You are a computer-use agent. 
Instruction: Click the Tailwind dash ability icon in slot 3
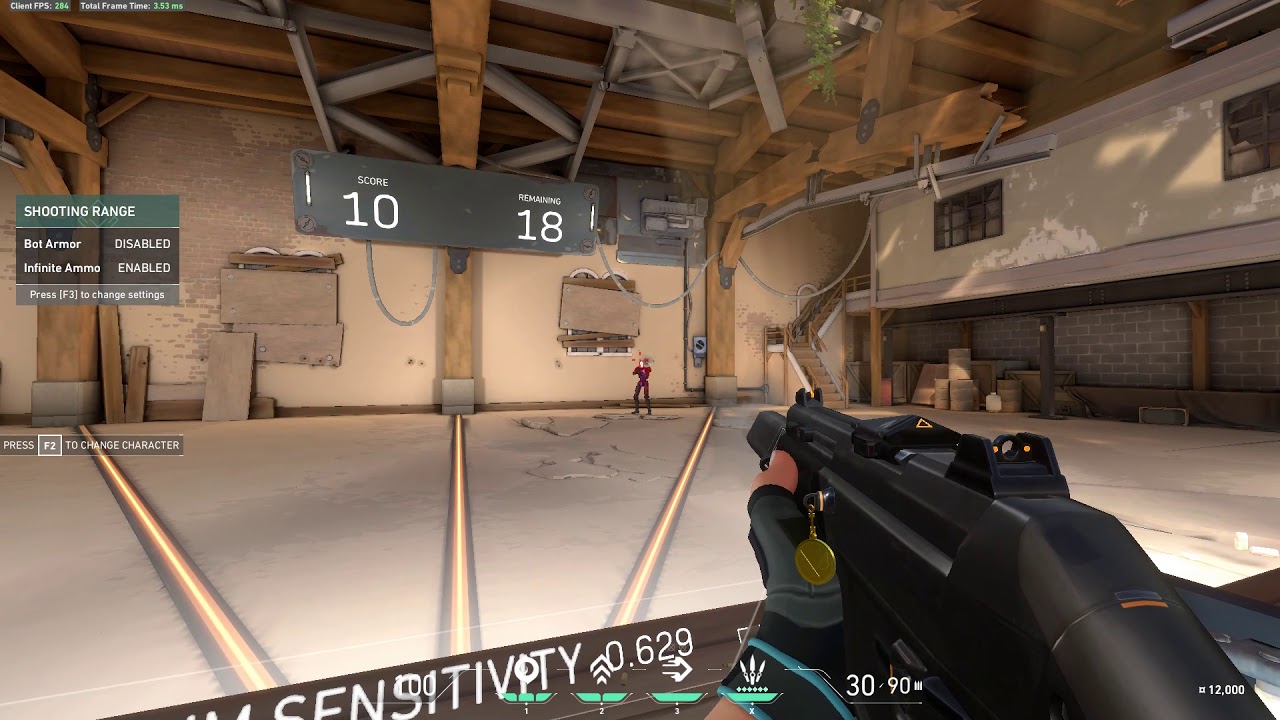tap(677, 668)
